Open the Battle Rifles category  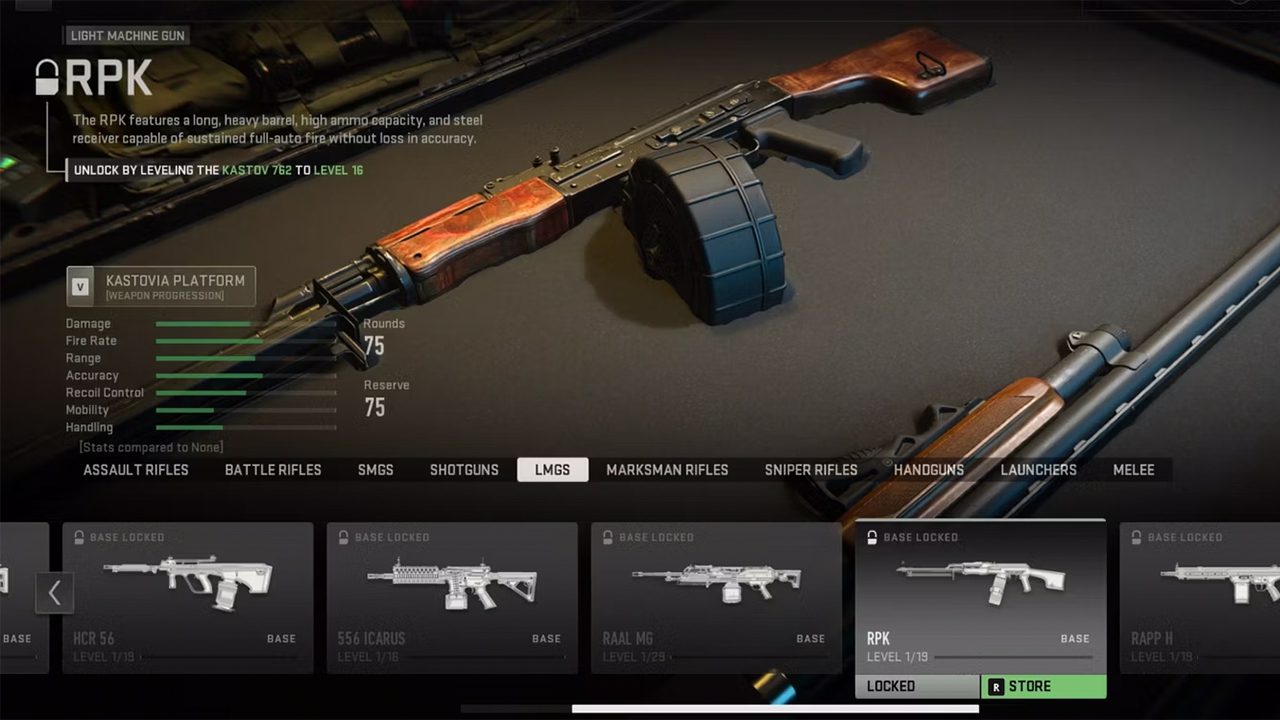coord(273,470)
